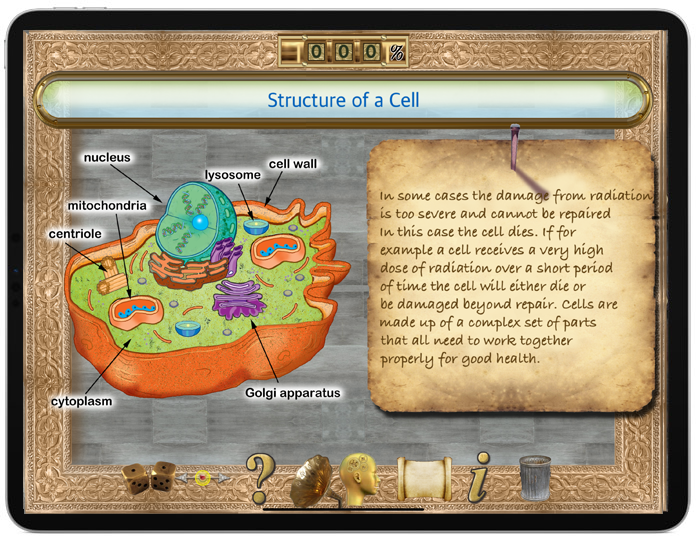Open the golden question mark help
Screen dimensions: 700x540
pyautogui.click(x=259, y=477)
